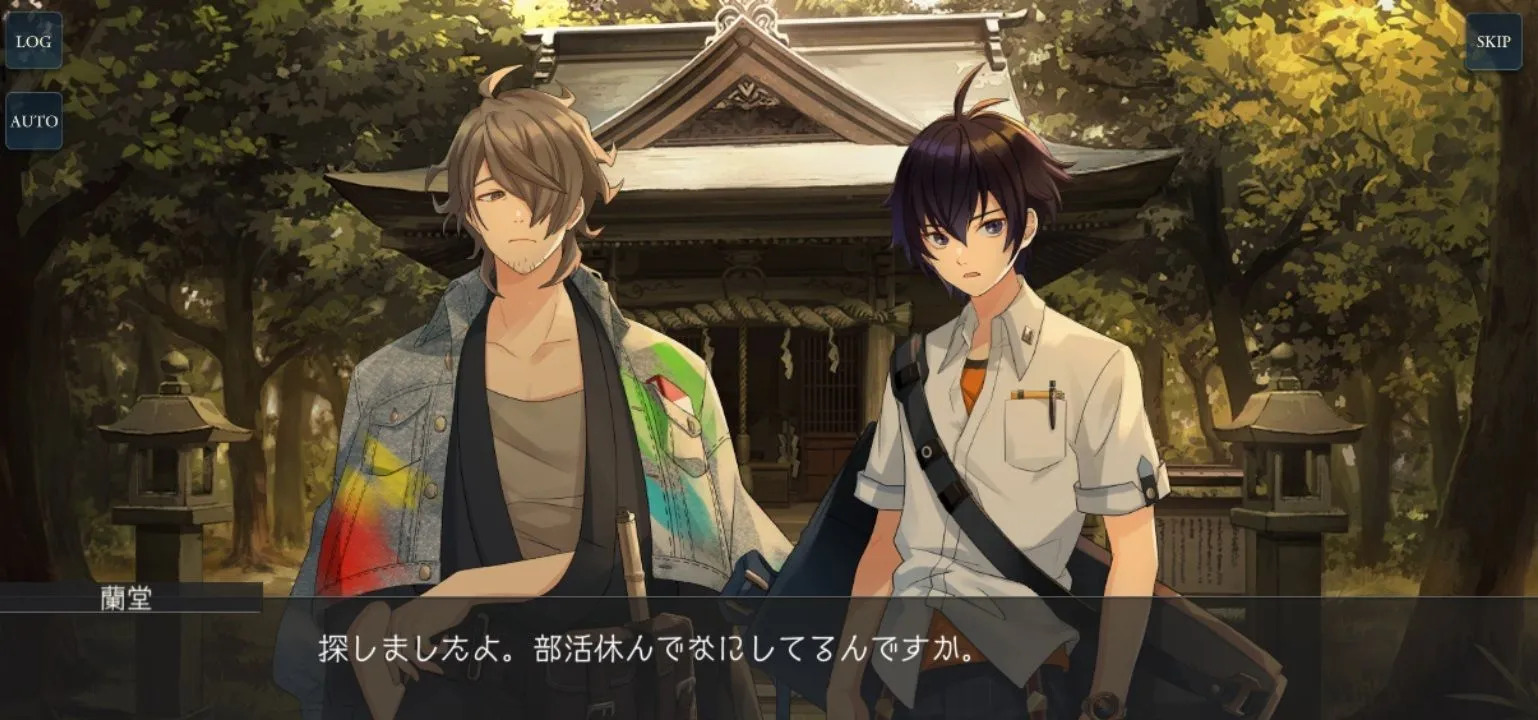Open the LOG dialogue history

[x=33, y=41]
